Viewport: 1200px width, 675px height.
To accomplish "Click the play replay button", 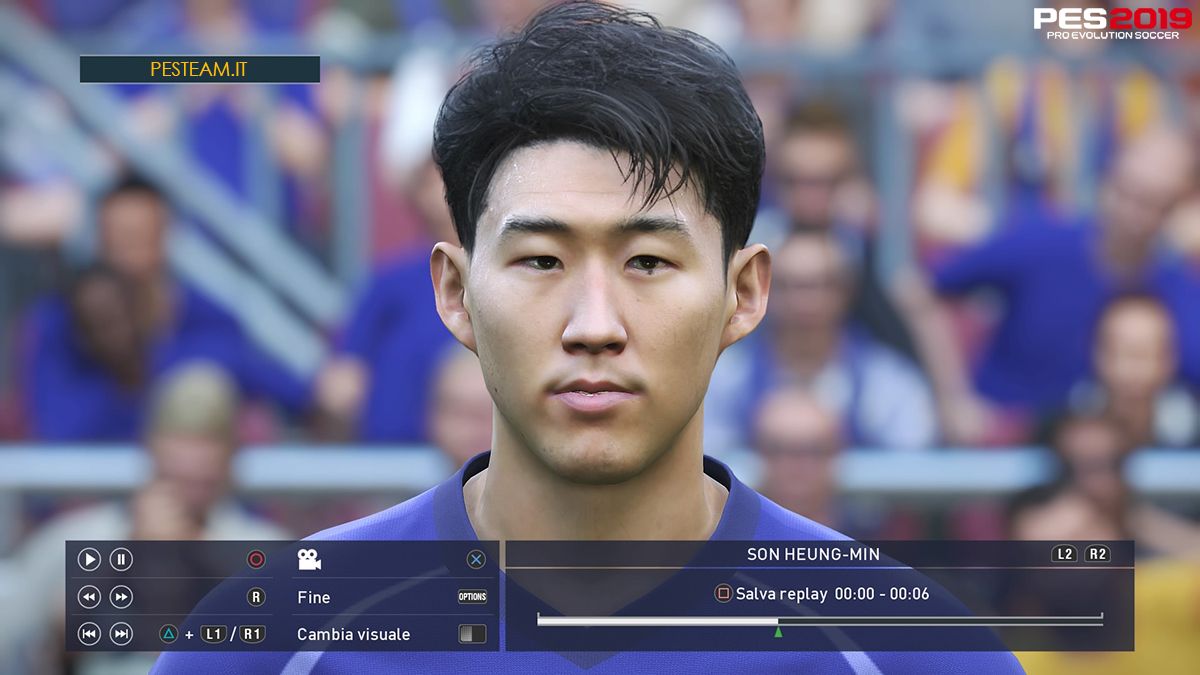I will (89, 560).
